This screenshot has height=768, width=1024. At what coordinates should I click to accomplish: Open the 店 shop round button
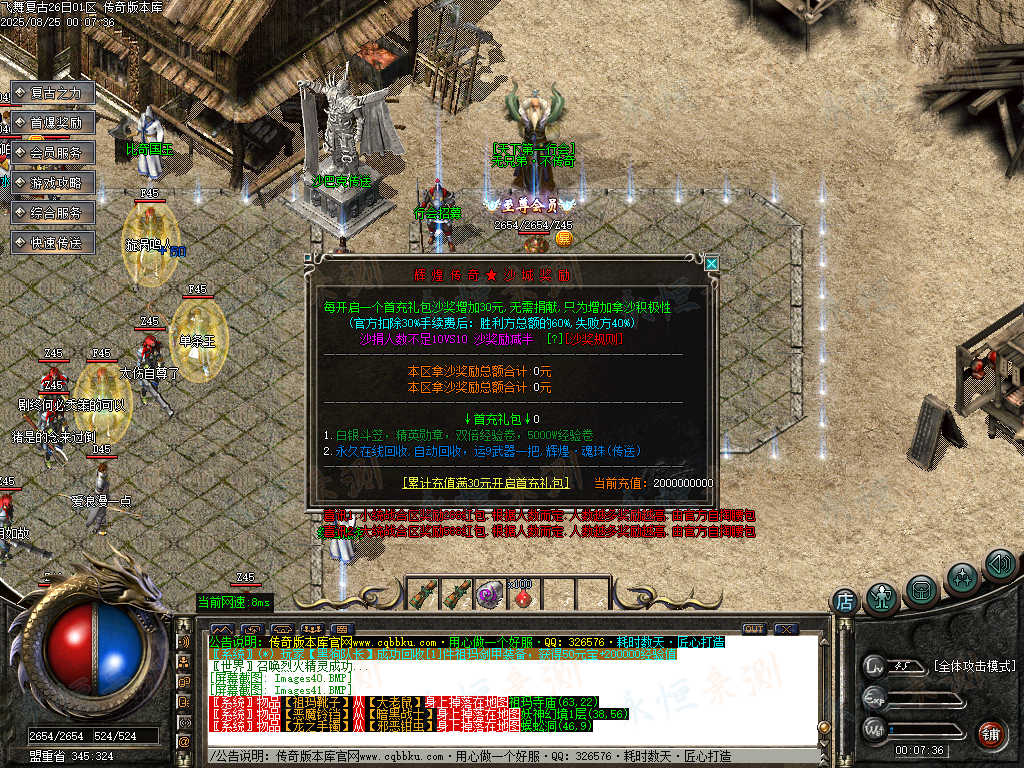tap(845, 602)
